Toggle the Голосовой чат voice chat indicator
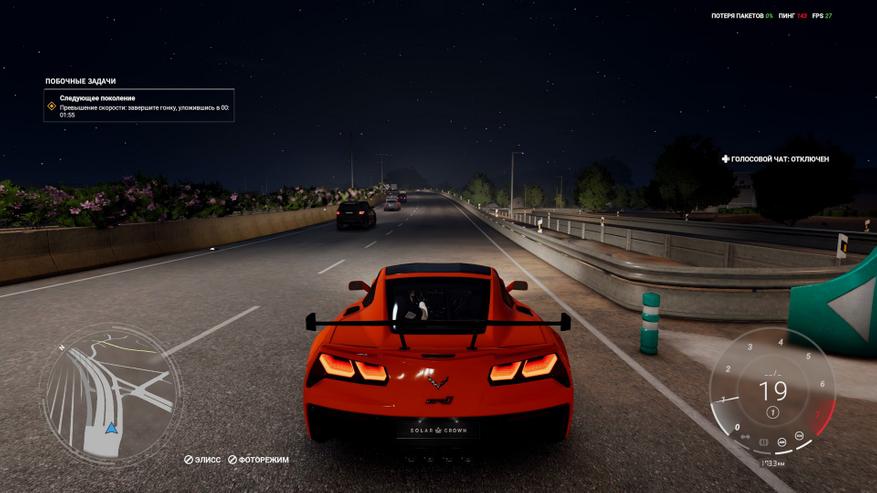The image size is (877, 493). 776,159
